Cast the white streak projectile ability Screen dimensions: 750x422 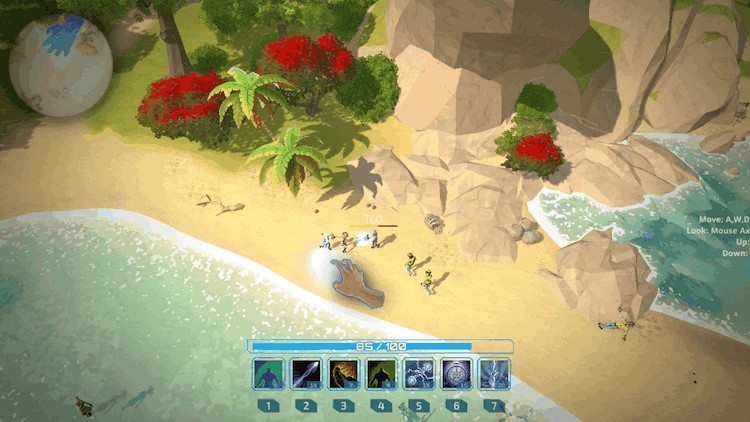[306, 374]
